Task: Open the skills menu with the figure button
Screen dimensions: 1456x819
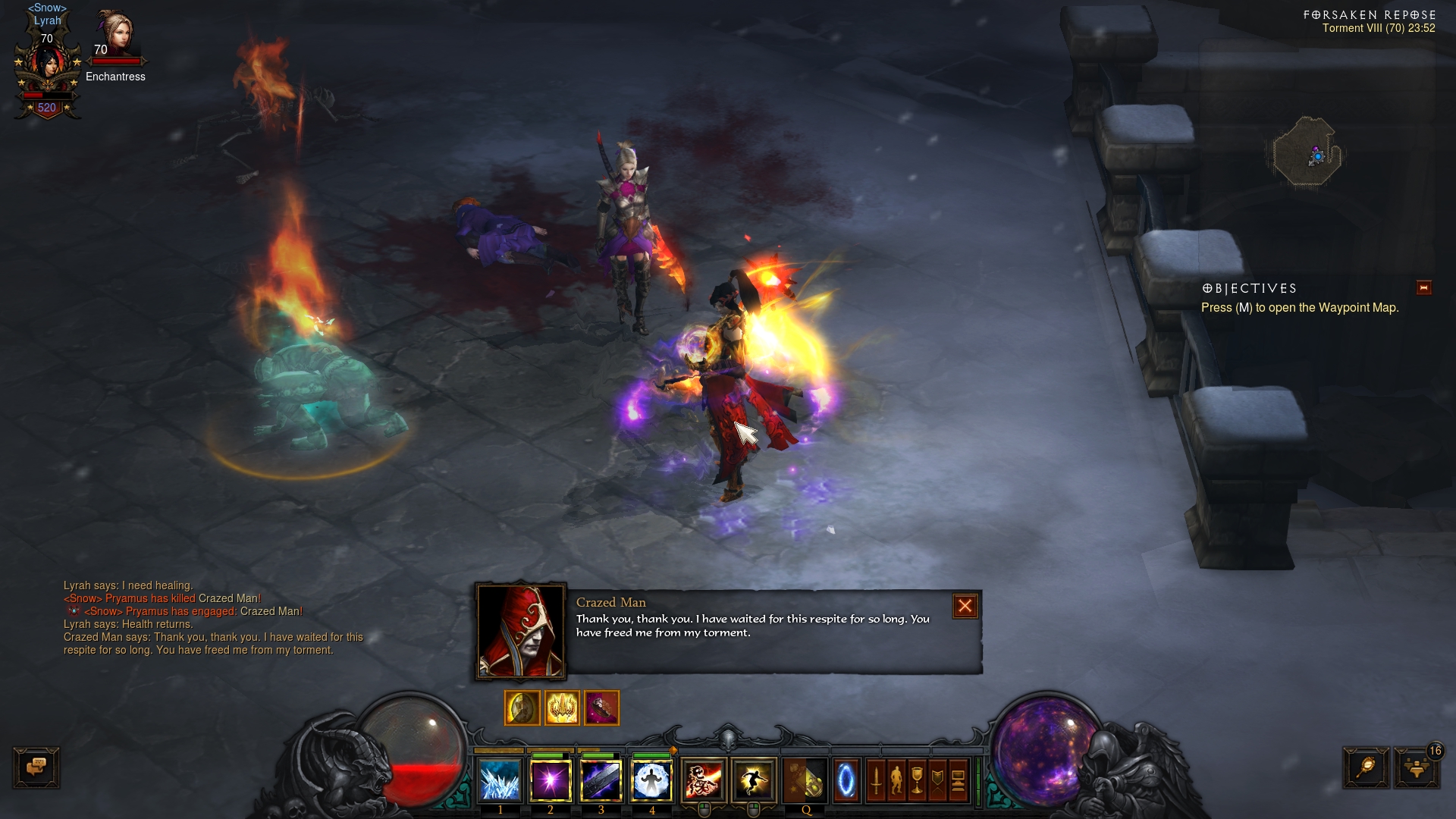Action: click(896, 780)
